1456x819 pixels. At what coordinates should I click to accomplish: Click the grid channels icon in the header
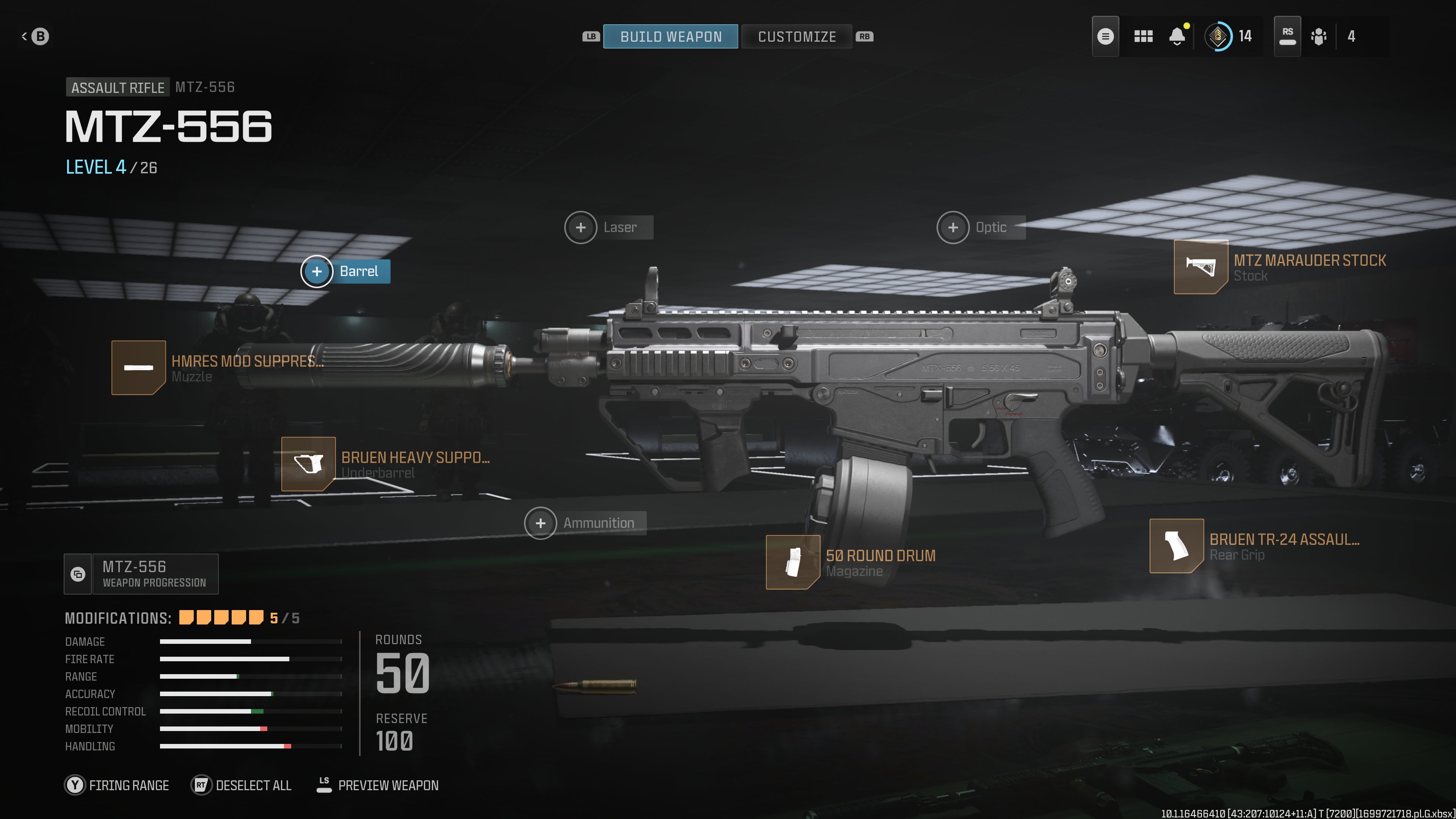pos(1144,36)
